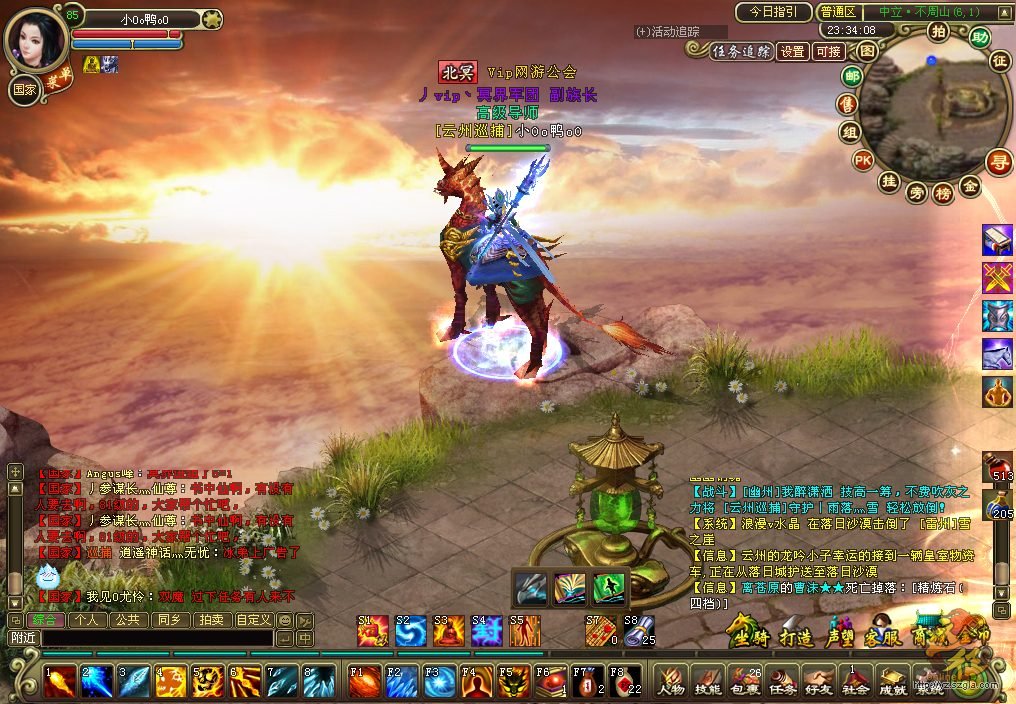Toggle the red PK mode button
1016x704 pixels.
tap(863, 160)
